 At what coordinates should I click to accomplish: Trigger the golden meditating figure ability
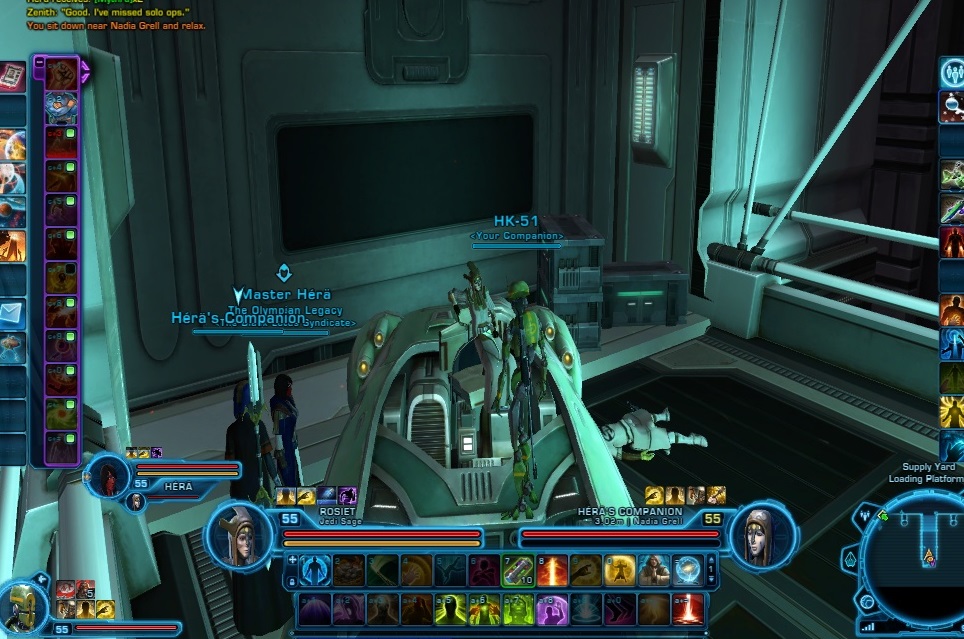tap(620, 569)
